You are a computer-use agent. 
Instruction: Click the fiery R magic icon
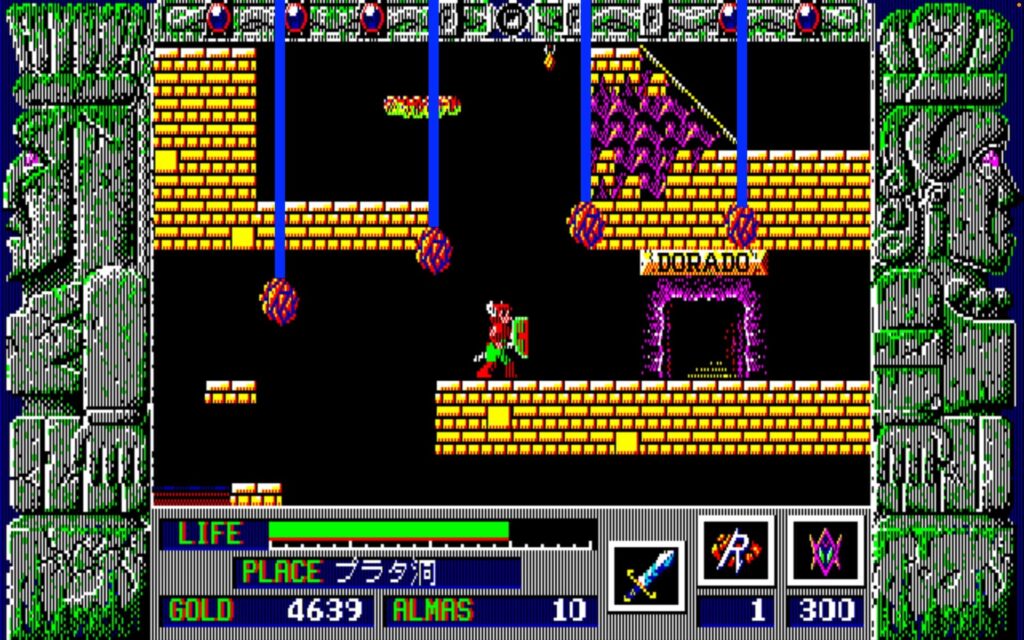[x=736, y=551]
